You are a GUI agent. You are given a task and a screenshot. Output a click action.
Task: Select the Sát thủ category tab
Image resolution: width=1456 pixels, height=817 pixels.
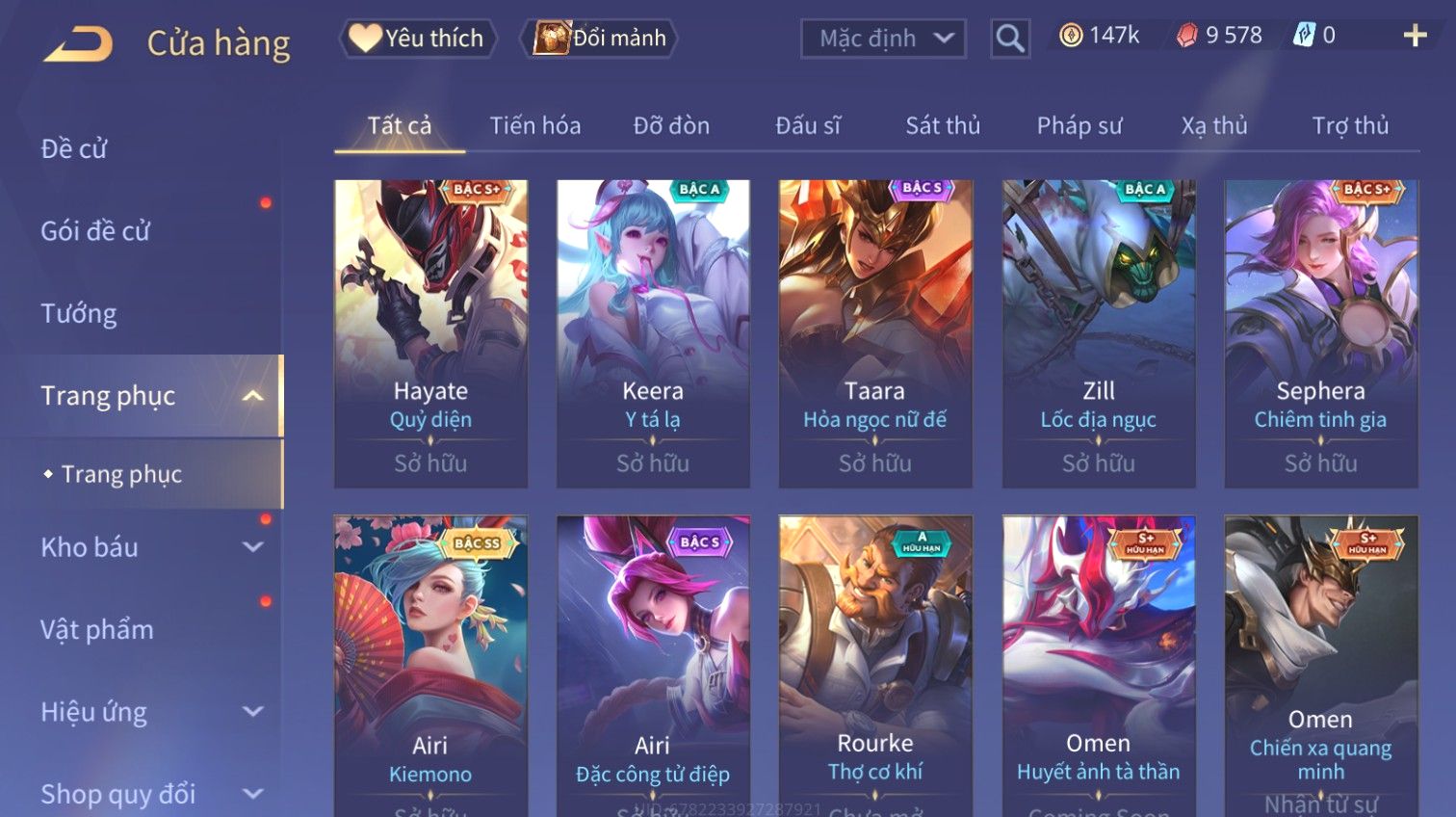click(942, 126)
